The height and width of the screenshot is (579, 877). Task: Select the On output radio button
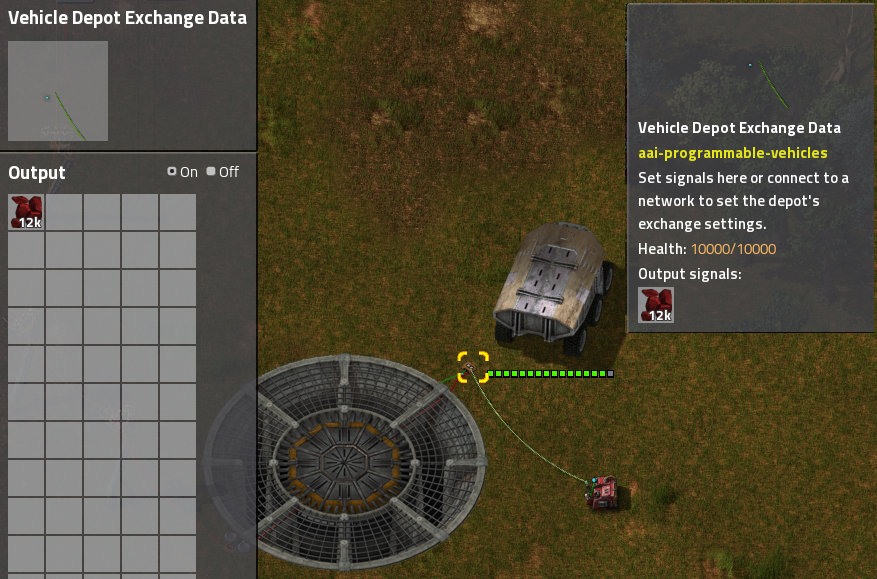pyautogui.click(x=172, y=172)
